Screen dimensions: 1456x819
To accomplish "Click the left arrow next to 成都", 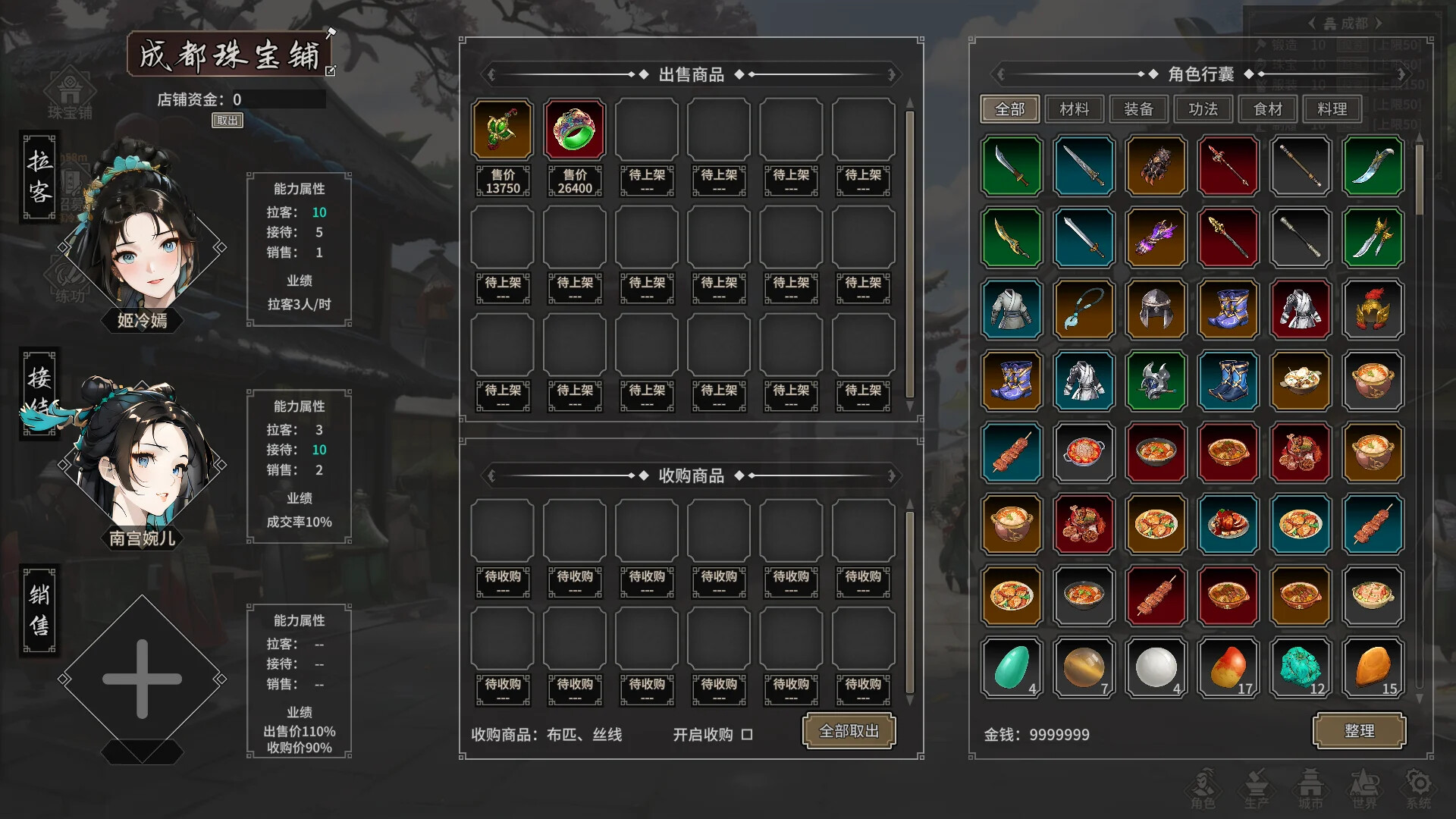I will coord(1311,23).
